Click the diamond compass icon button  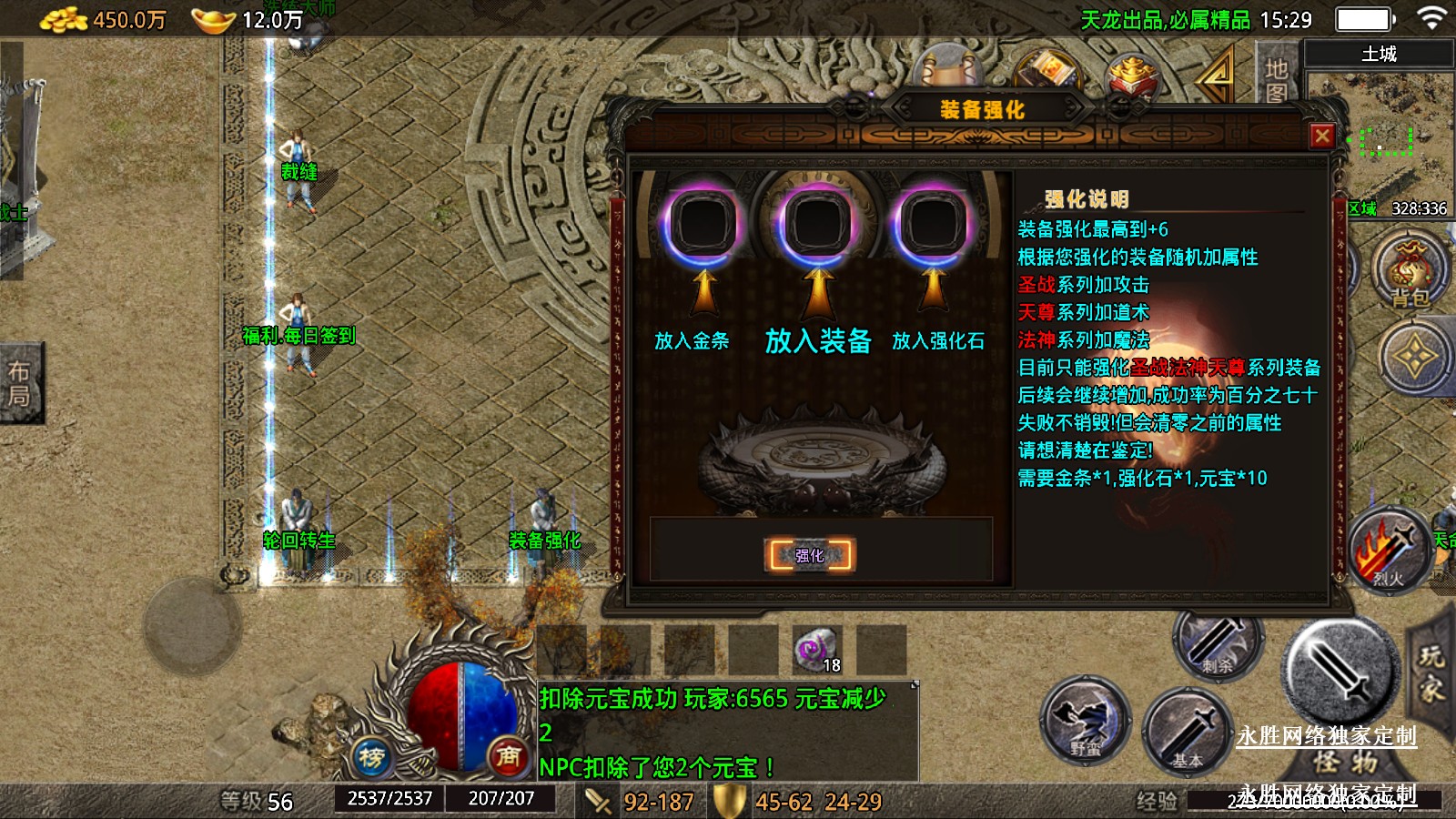point(1414,358)
